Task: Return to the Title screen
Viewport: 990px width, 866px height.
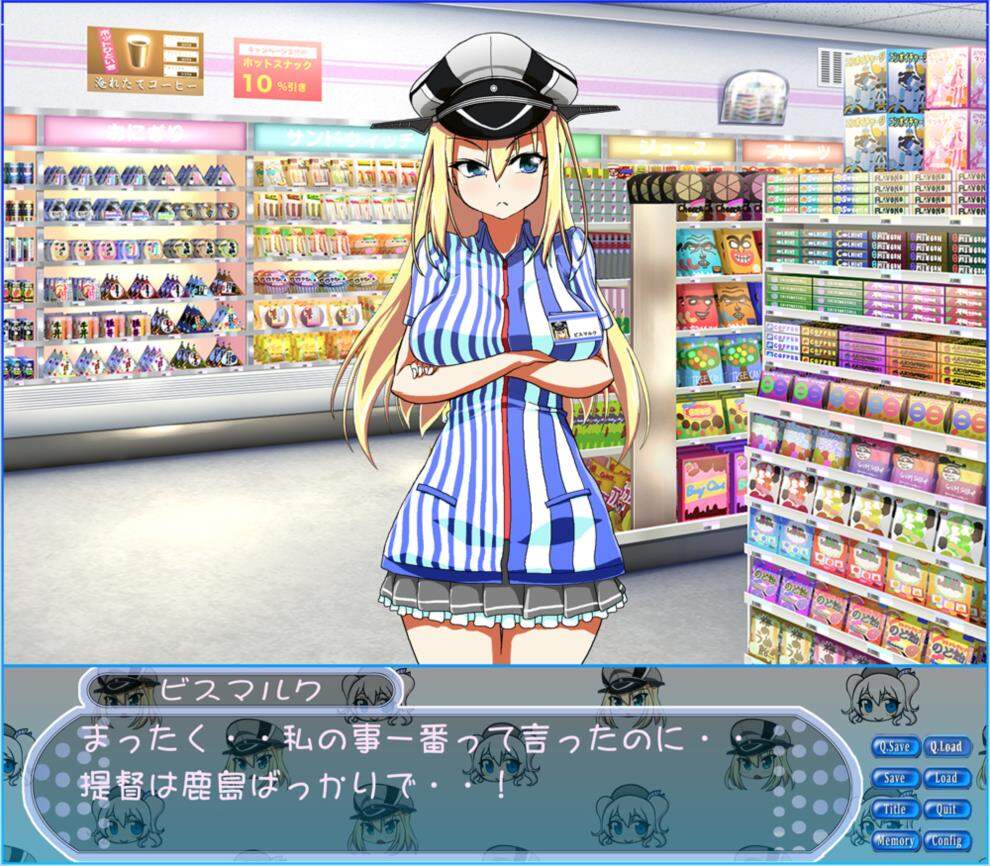Action: [895, 809]
